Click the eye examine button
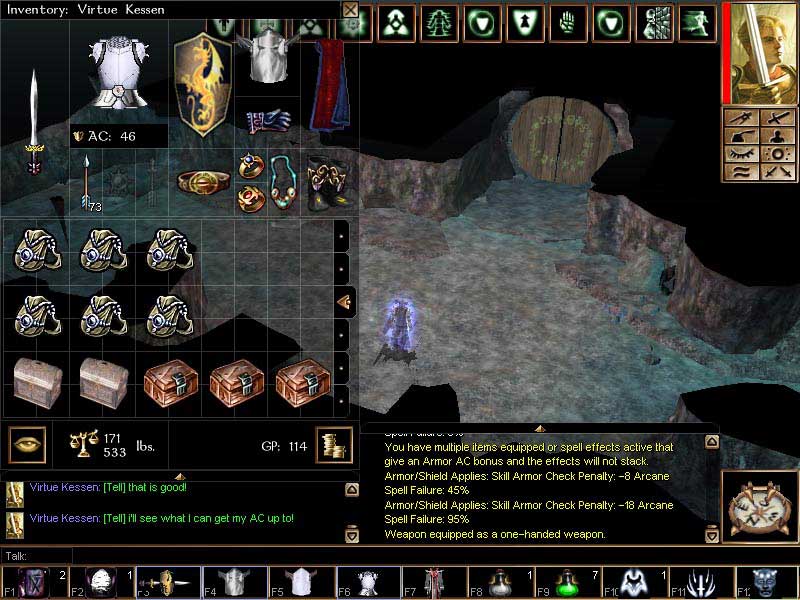Viewport: 800px width, 600px height. click(27, 443)
